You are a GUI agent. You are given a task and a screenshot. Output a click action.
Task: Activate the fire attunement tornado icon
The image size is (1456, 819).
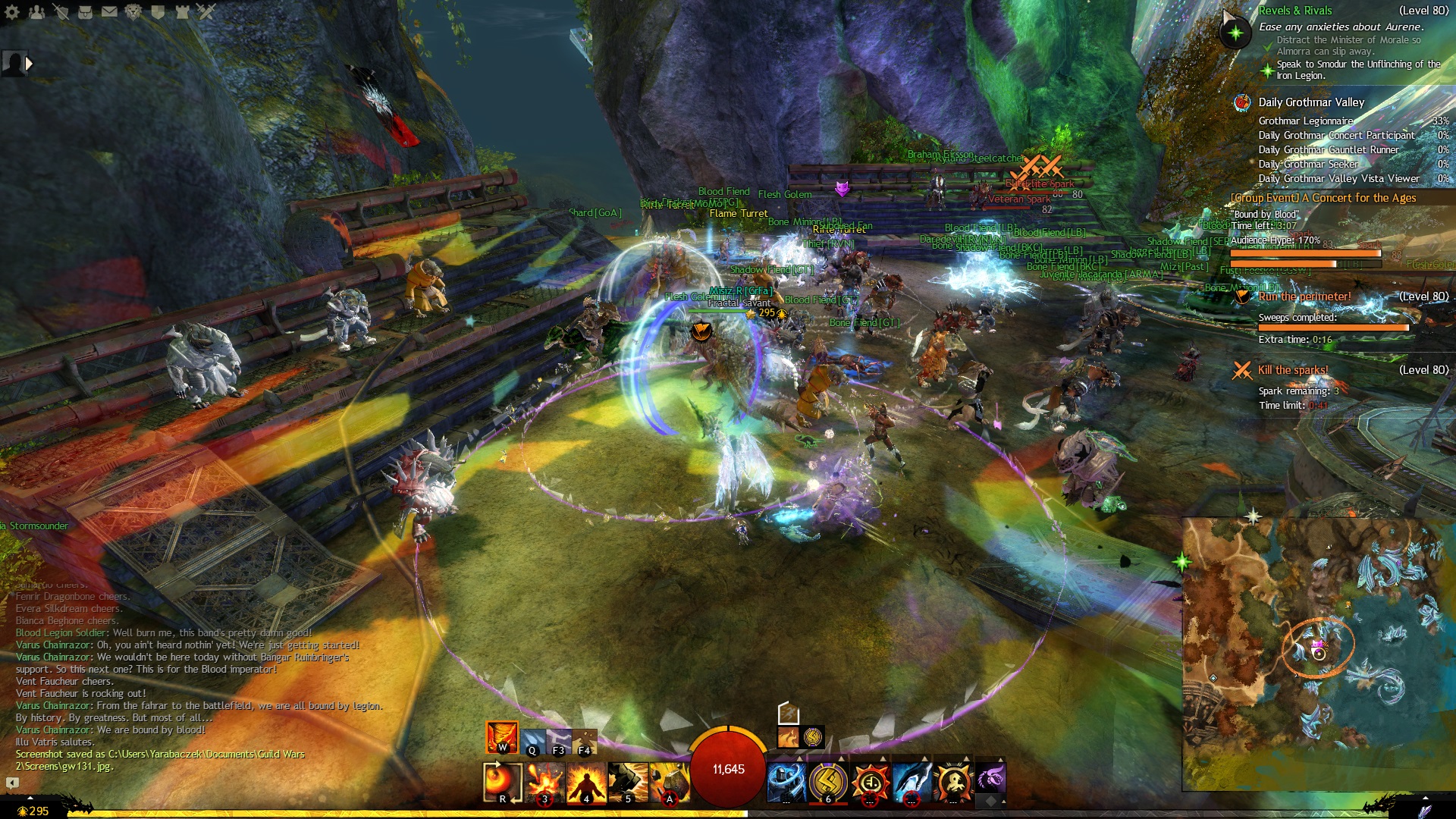[501, 737]
